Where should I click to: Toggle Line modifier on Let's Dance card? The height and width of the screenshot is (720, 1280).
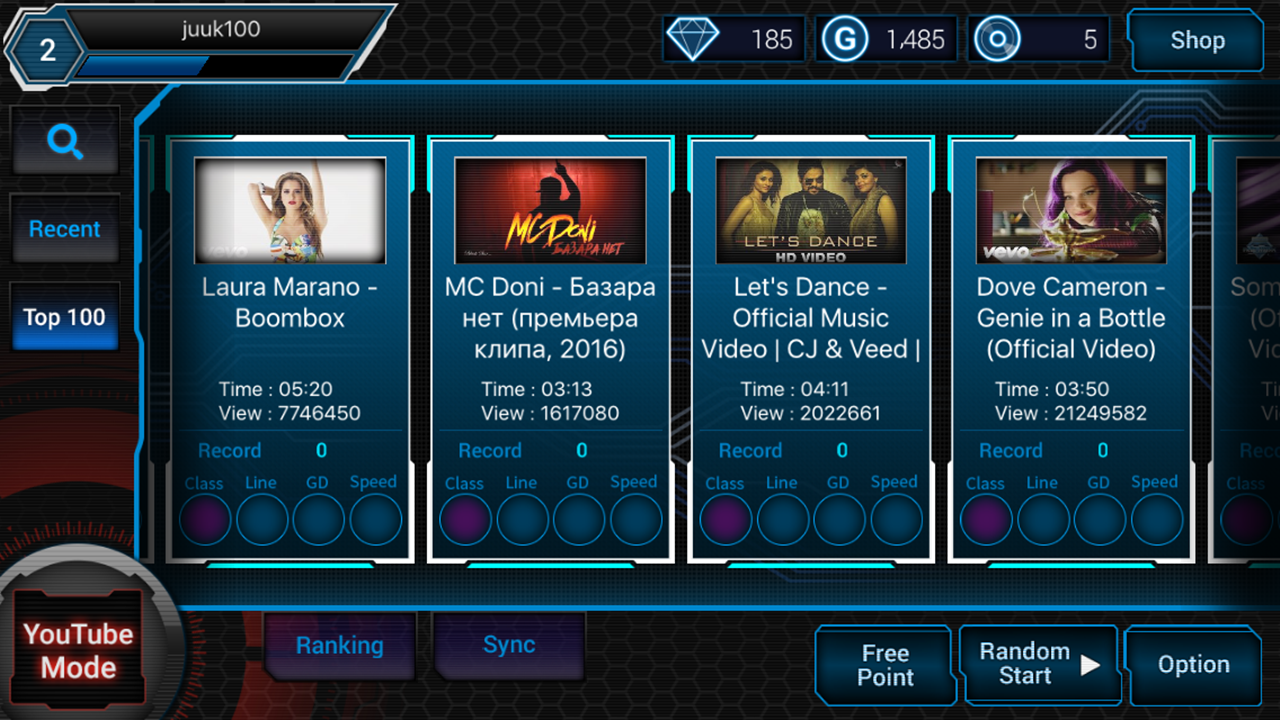783,519
